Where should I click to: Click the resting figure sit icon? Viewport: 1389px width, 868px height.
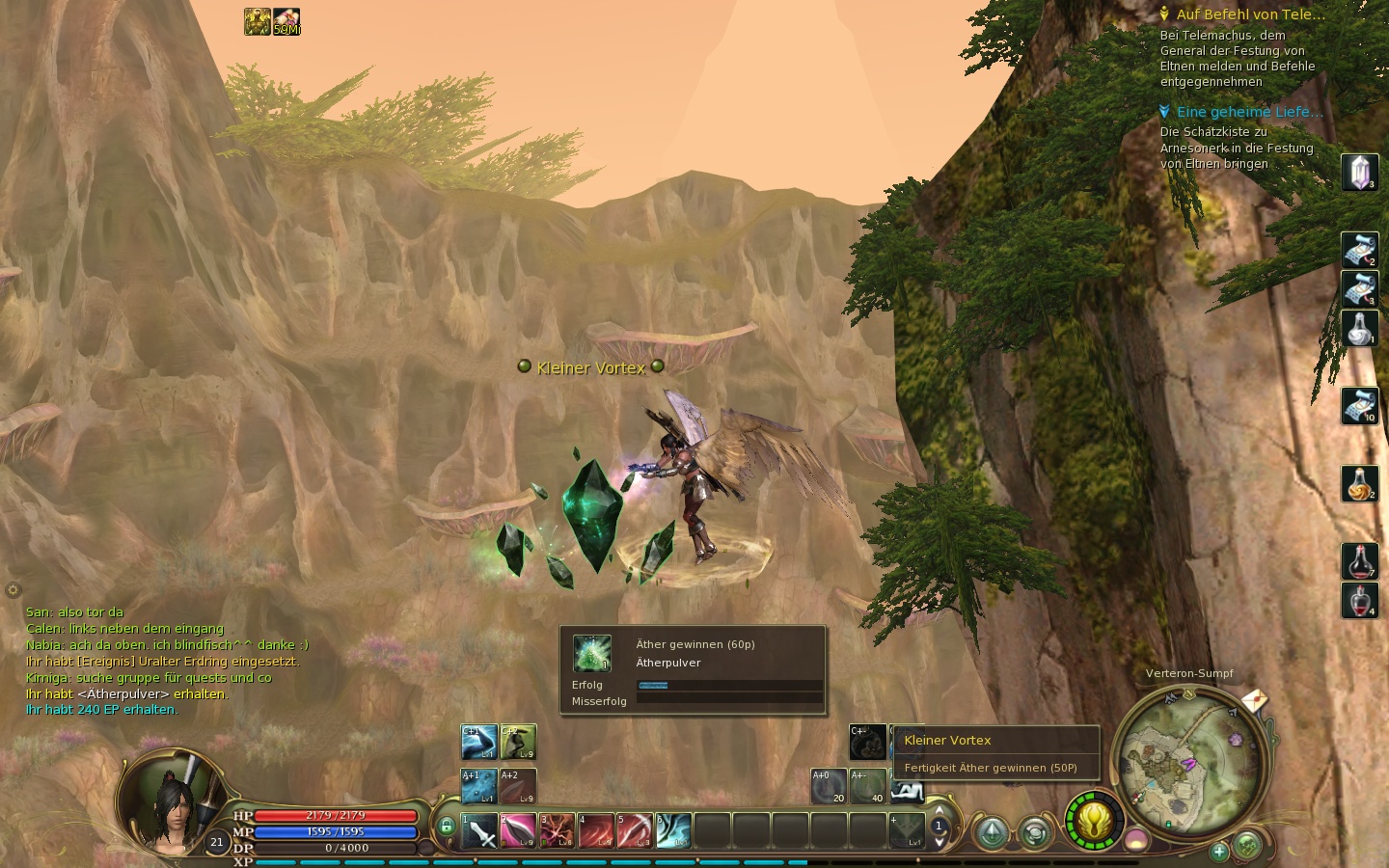point(907,792)
